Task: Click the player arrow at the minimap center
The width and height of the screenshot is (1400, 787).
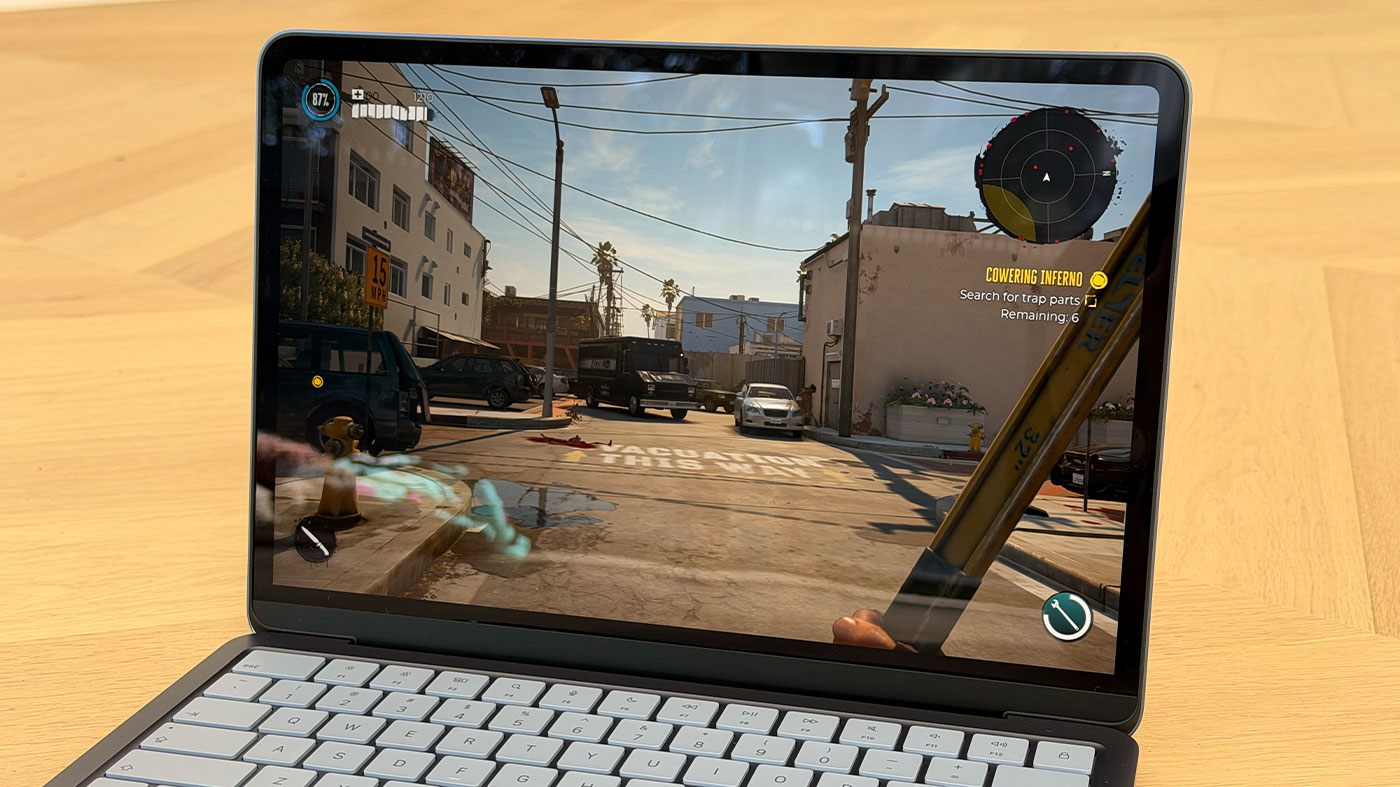Action: pyautogui.click(x=1046, y=178)
